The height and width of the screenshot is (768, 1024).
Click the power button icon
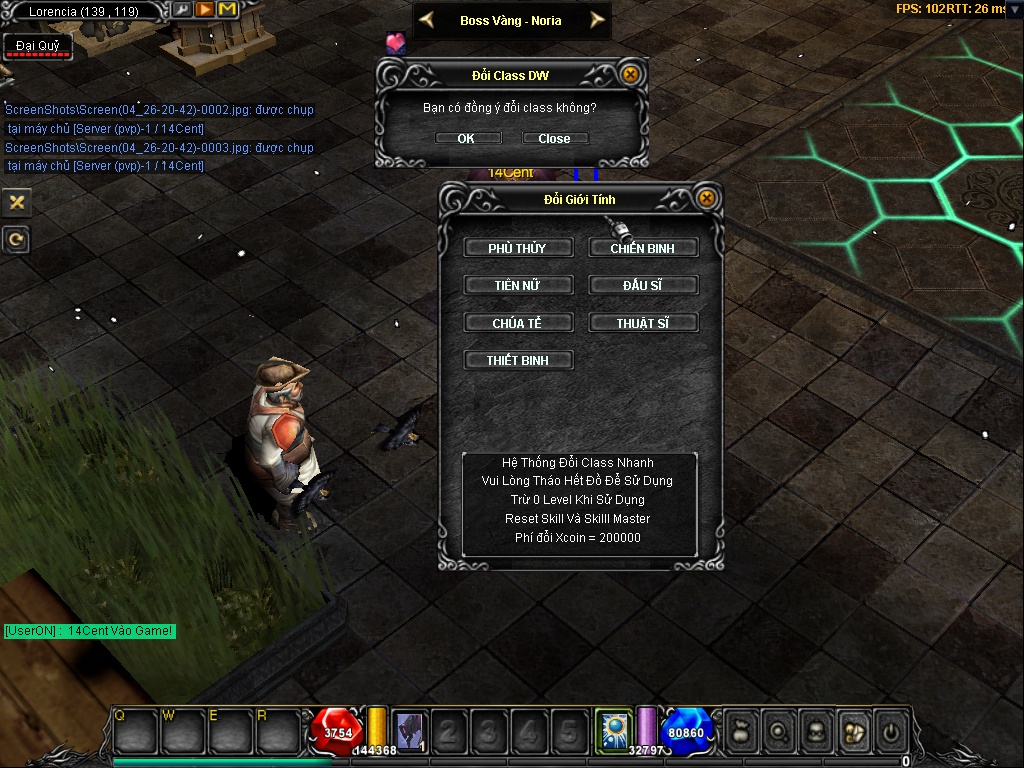coord(889,731)
